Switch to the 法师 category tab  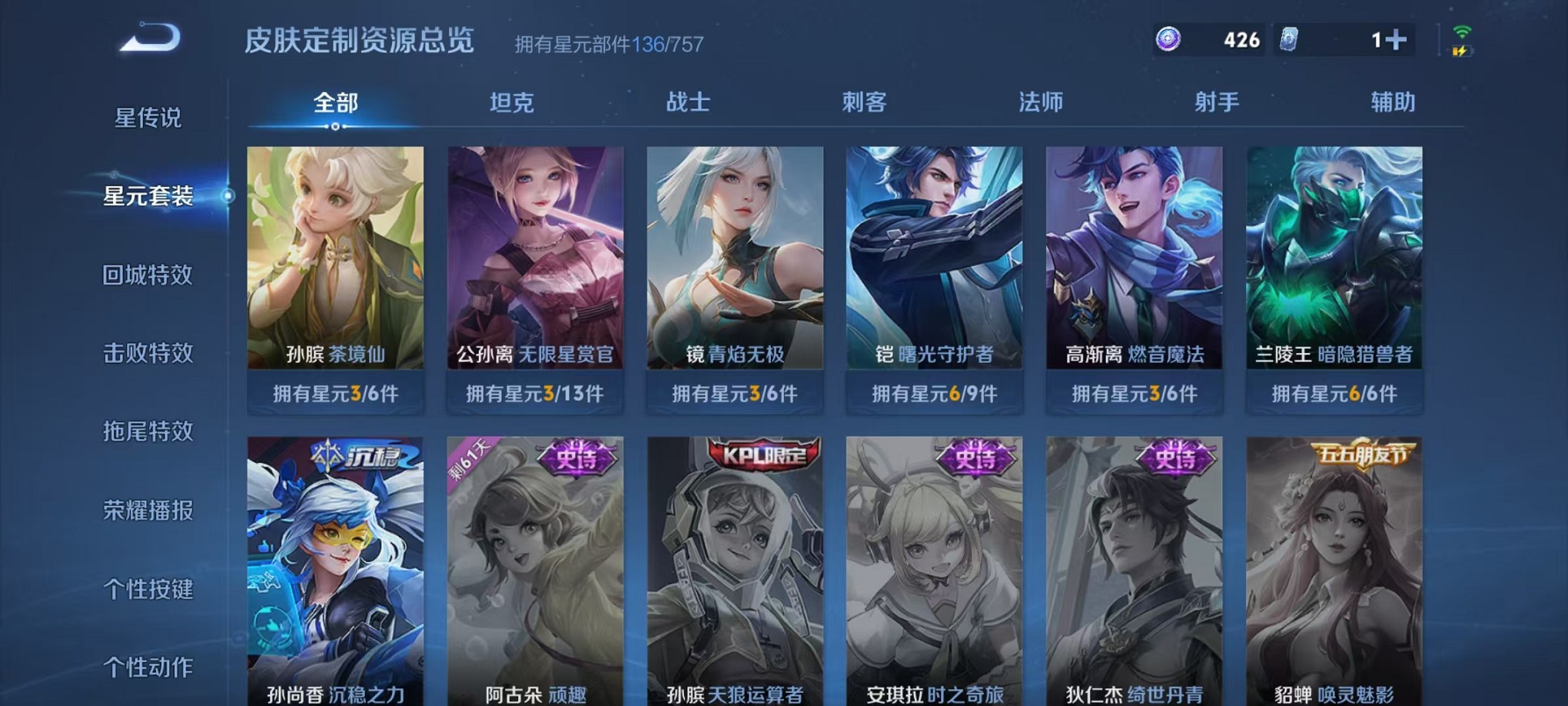click(1039, 101)
